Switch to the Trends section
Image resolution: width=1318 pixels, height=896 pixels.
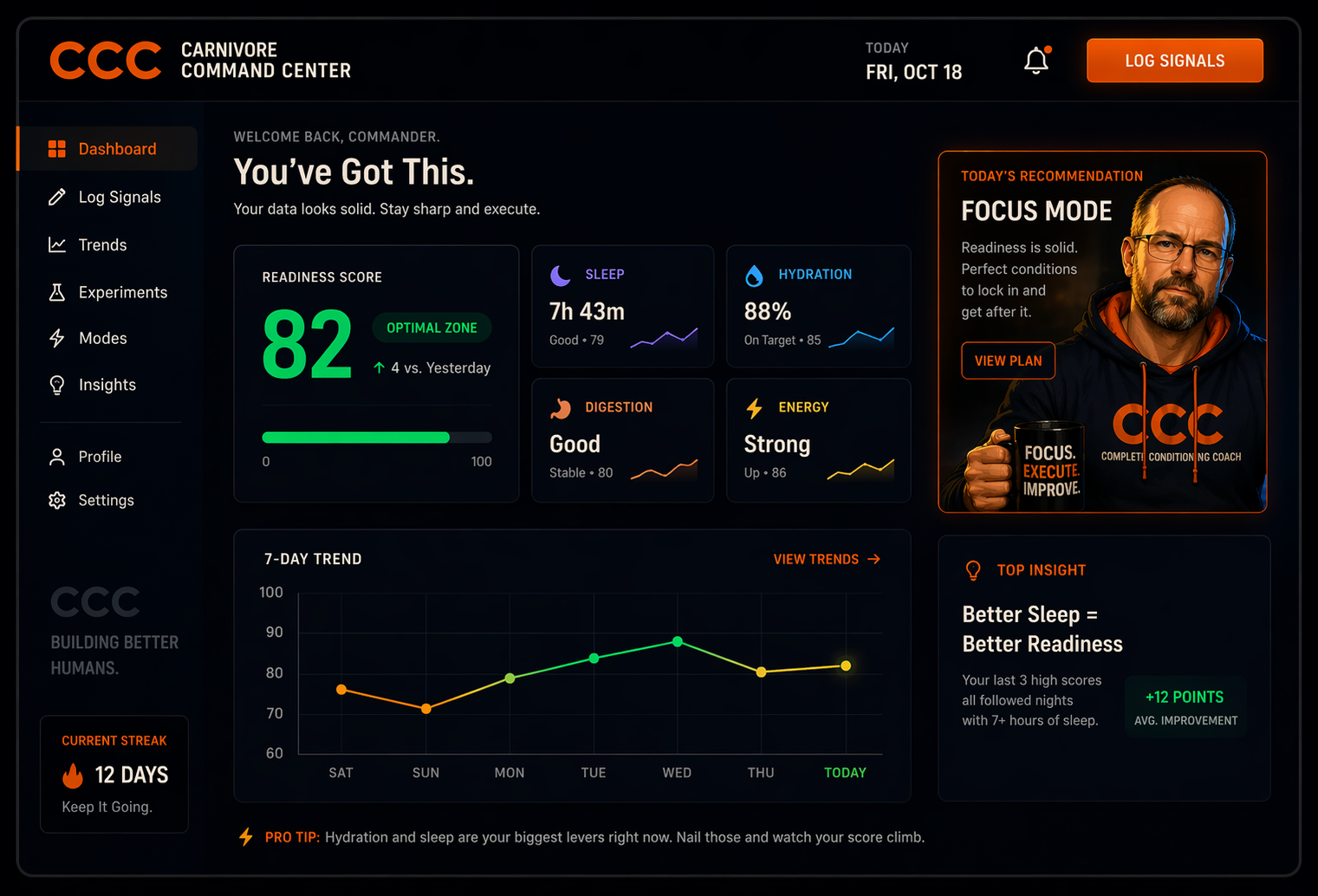[101, 244]
